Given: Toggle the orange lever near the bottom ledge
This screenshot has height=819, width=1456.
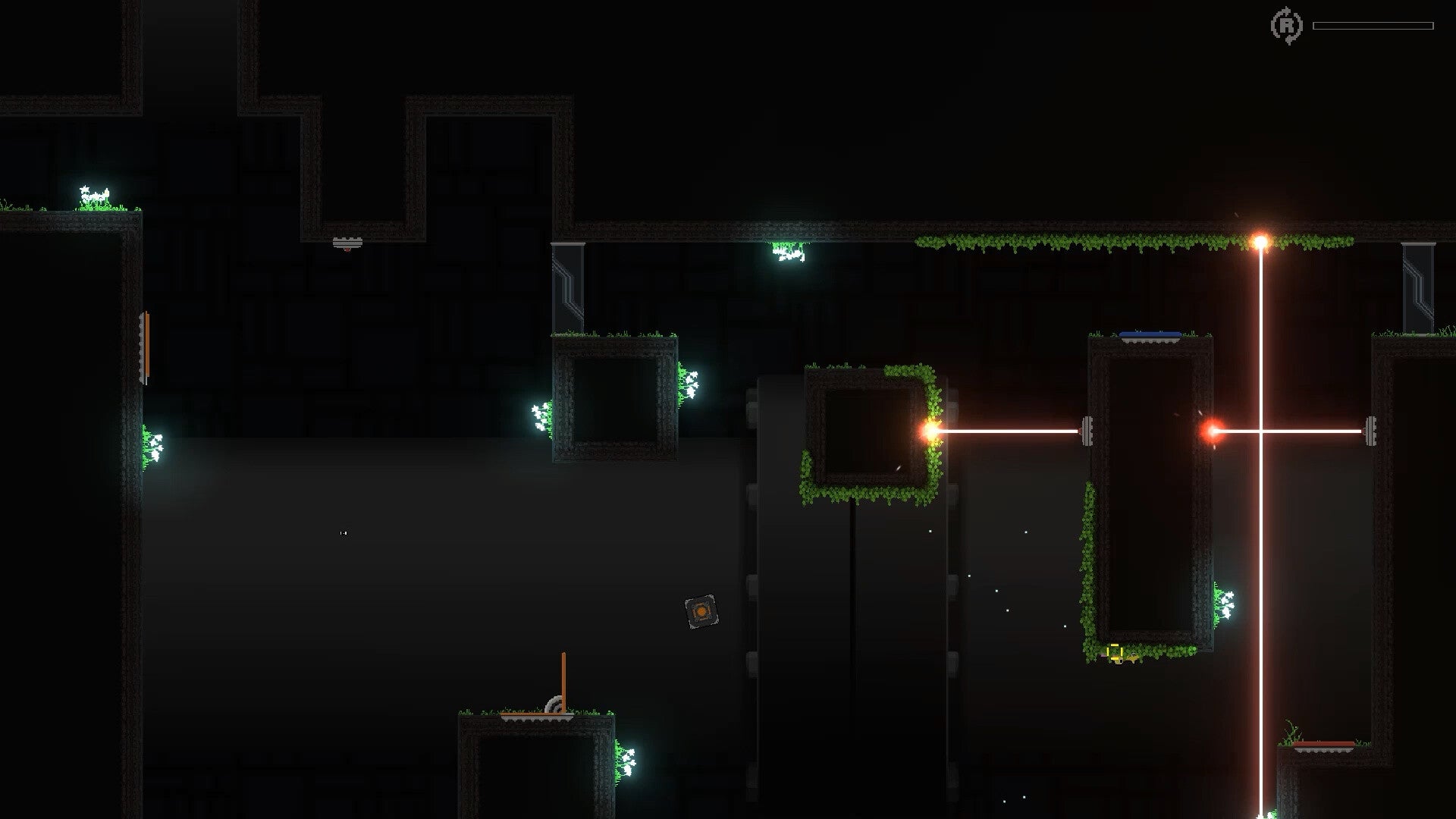Looking at the screenshot, I should tap(563, 679).
